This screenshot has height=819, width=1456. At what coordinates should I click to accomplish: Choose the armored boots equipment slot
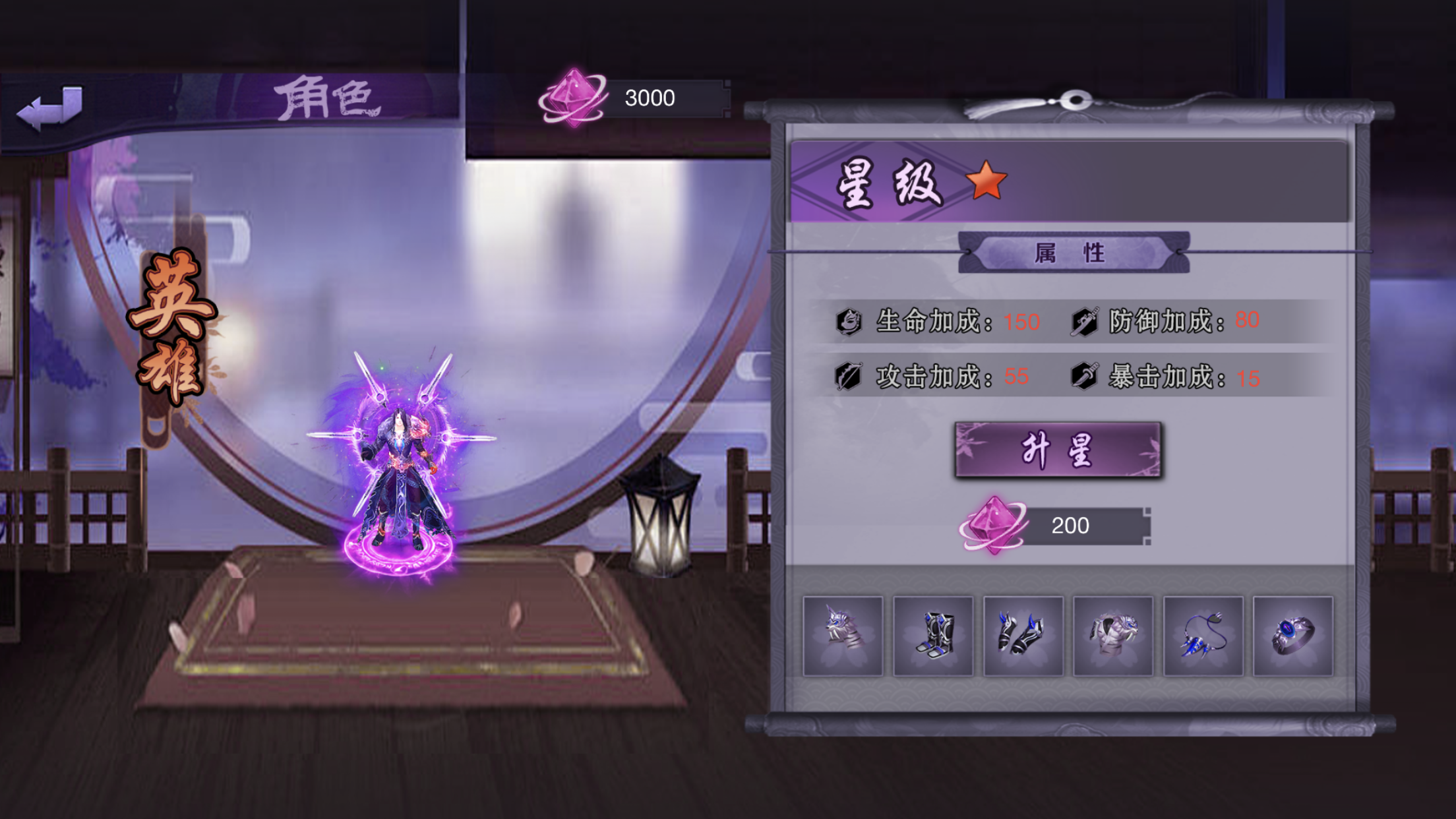click(932, 636)
